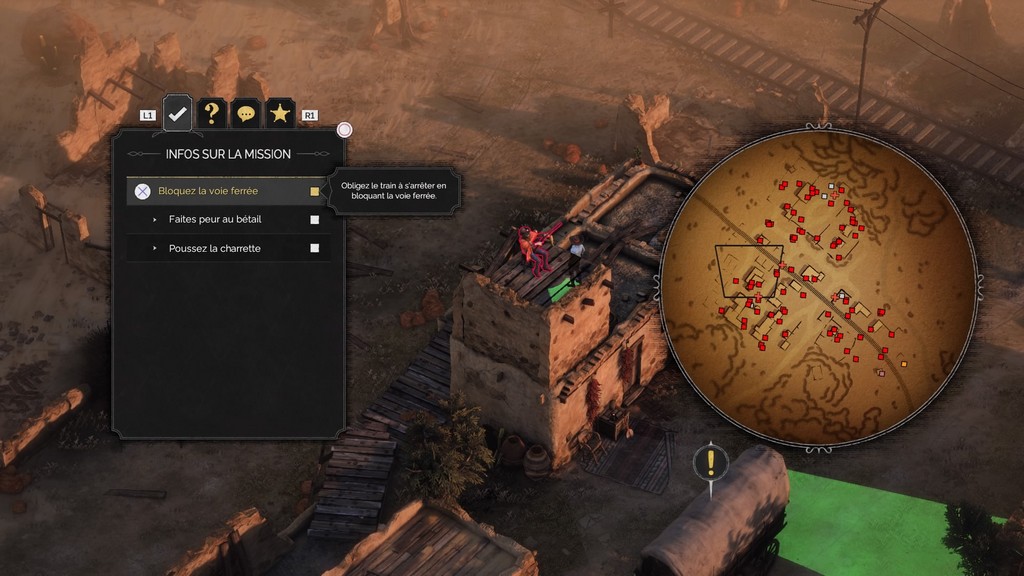The width and height of the screenshot is (1024, 576).
Task: Open the speech bubble dialogue tab
Action: 245,113
